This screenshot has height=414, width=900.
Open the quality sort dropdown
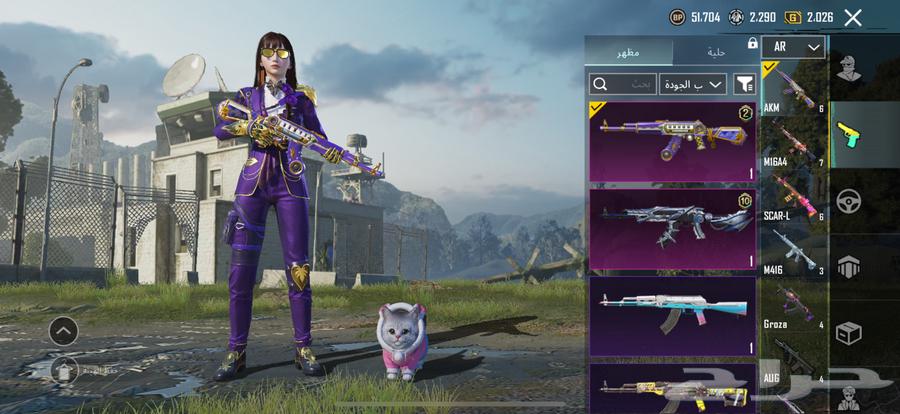click(692, 84)
